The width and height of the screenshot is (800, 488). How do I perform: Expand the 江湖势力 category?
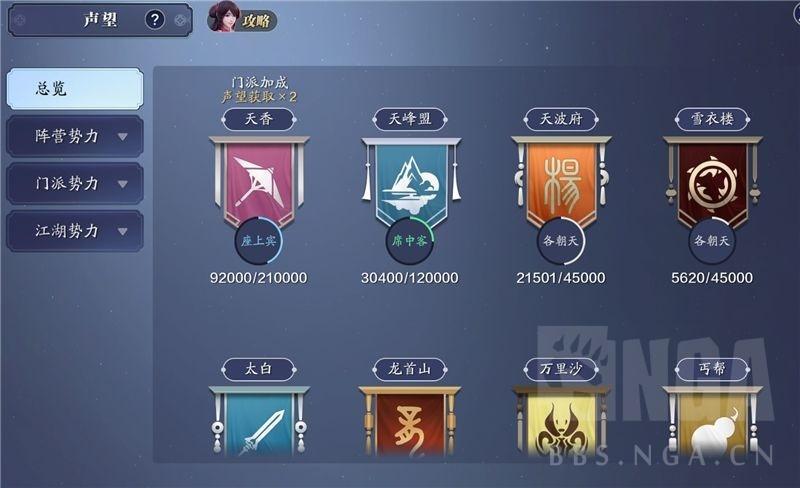click(x=75, y=231)
